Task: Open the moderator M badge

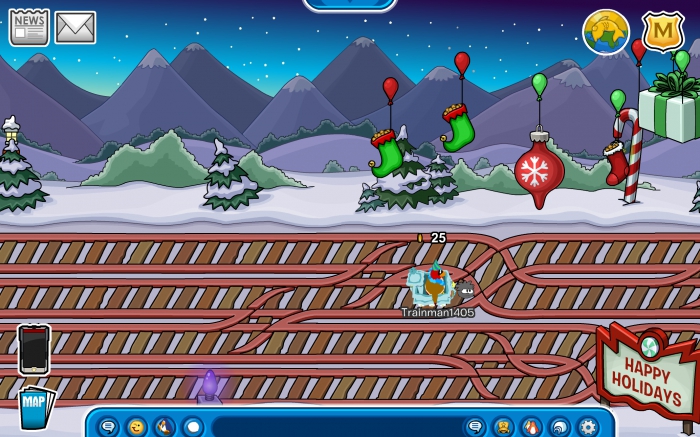Action: (662, 32)
